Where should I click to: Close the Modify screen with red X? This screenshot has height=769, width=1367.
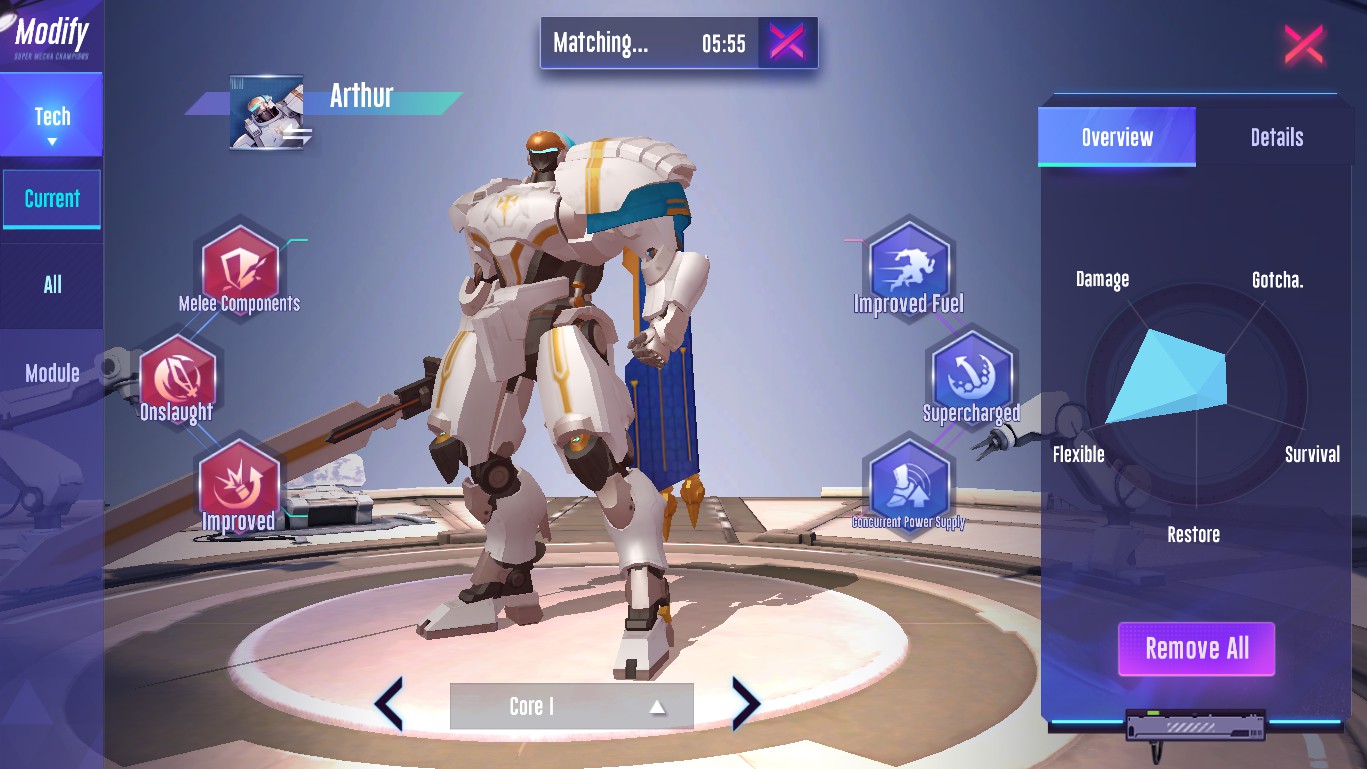pos(1303,45)
